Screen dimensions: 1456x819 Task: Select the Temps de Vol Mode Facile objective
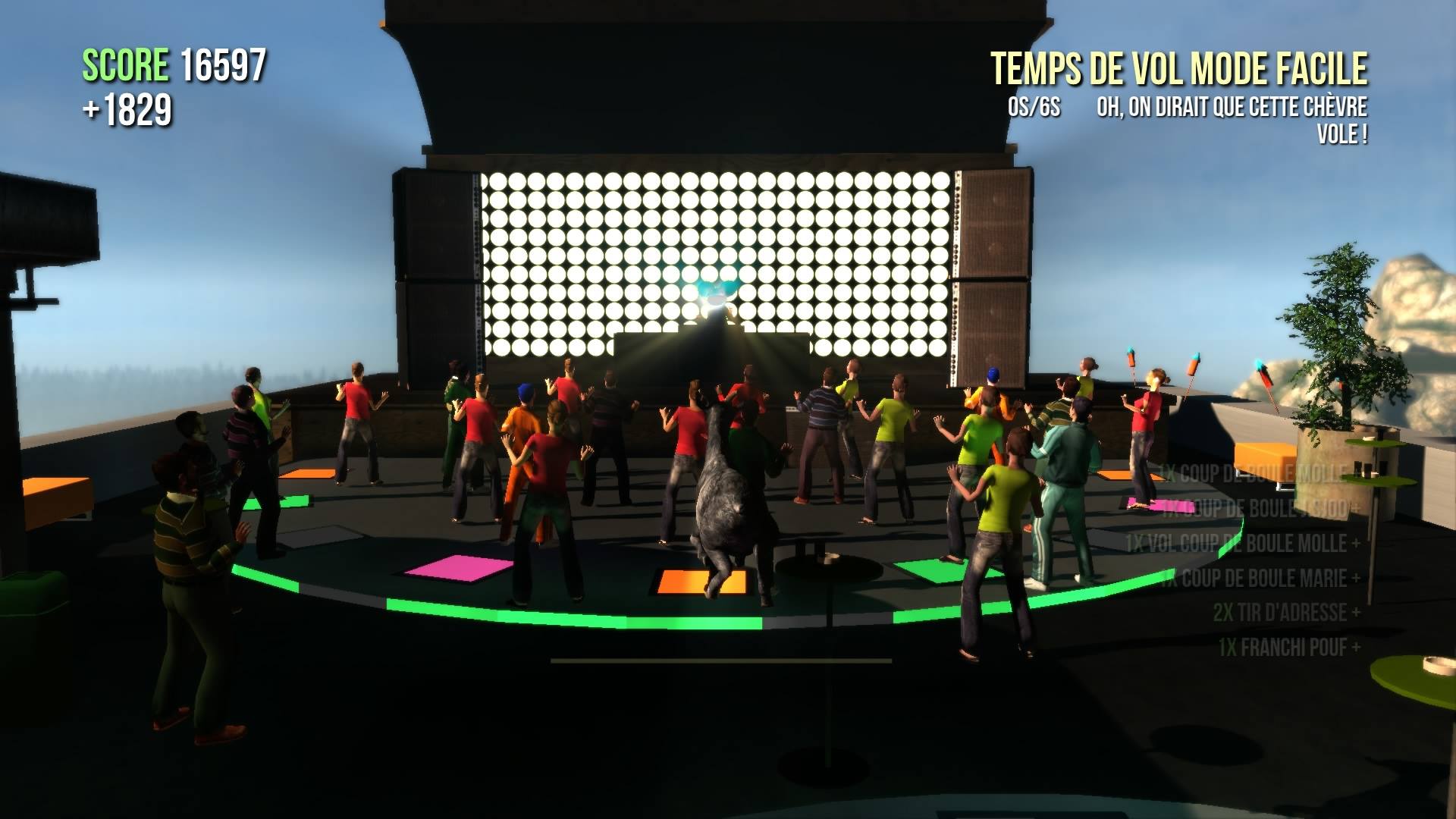pyautogui.click(x=1179, y=69)
